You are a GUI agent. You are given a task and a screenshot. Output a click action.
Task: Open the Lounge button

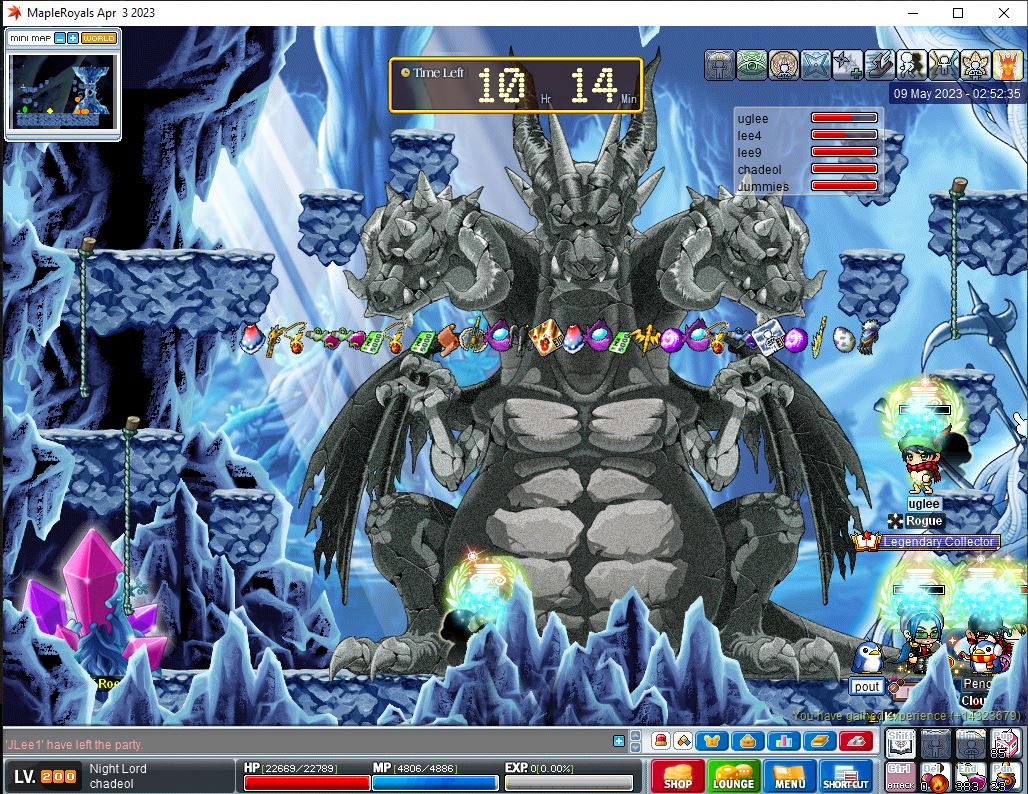tap(733, 777)
